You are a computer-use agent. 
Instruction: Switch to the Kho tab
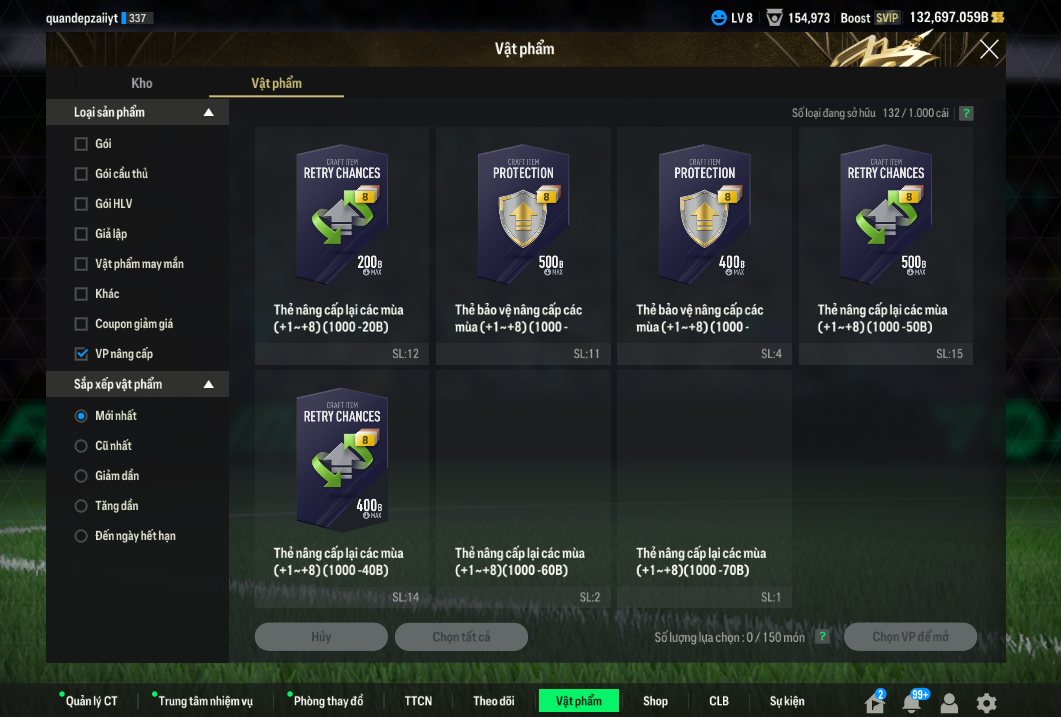click(x=142, y=83)
